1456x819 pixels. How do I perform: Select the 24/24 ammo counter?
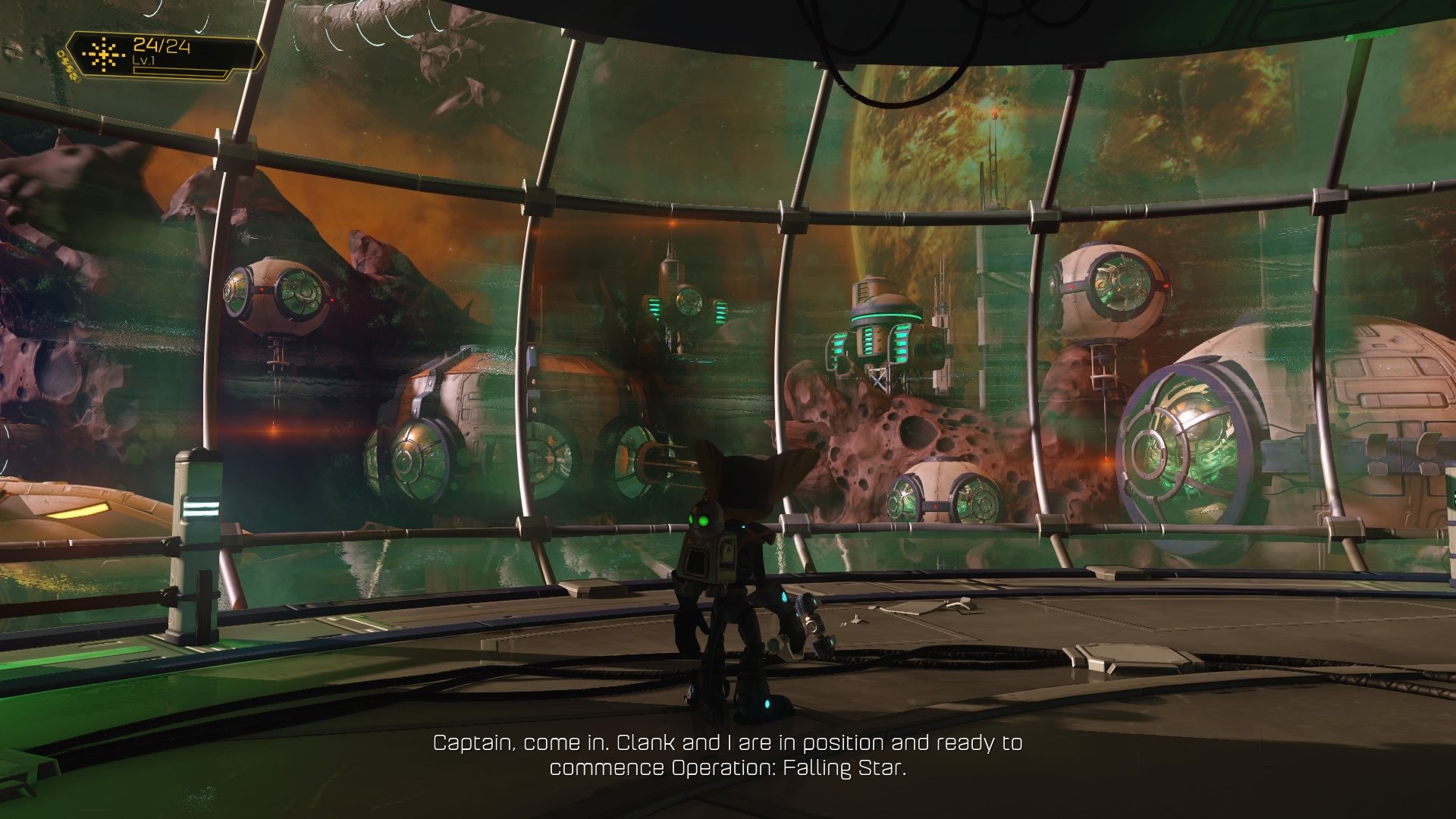tap(162, 45)
